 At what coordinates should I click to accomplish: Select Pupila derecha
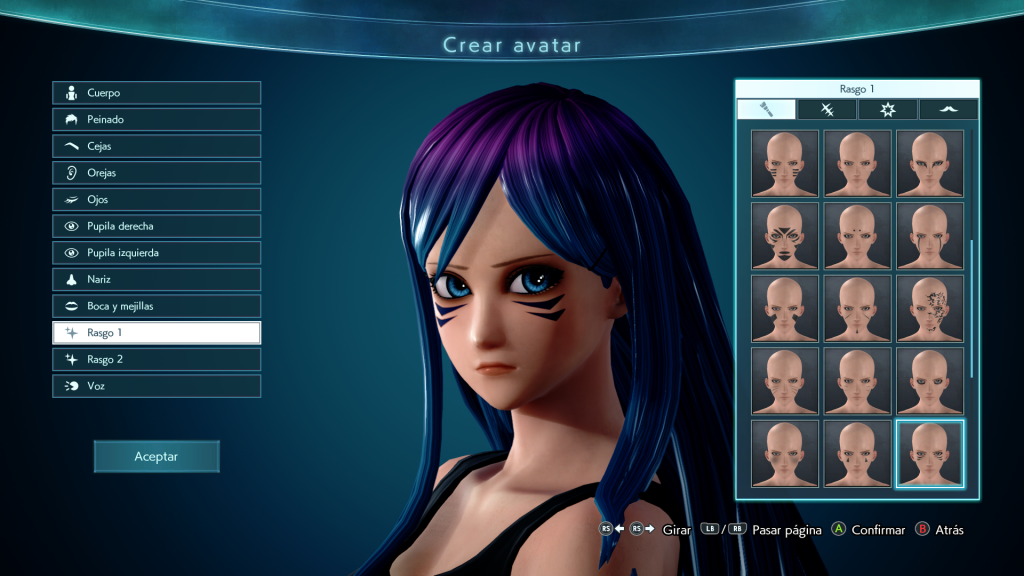[x=157, y=226]
